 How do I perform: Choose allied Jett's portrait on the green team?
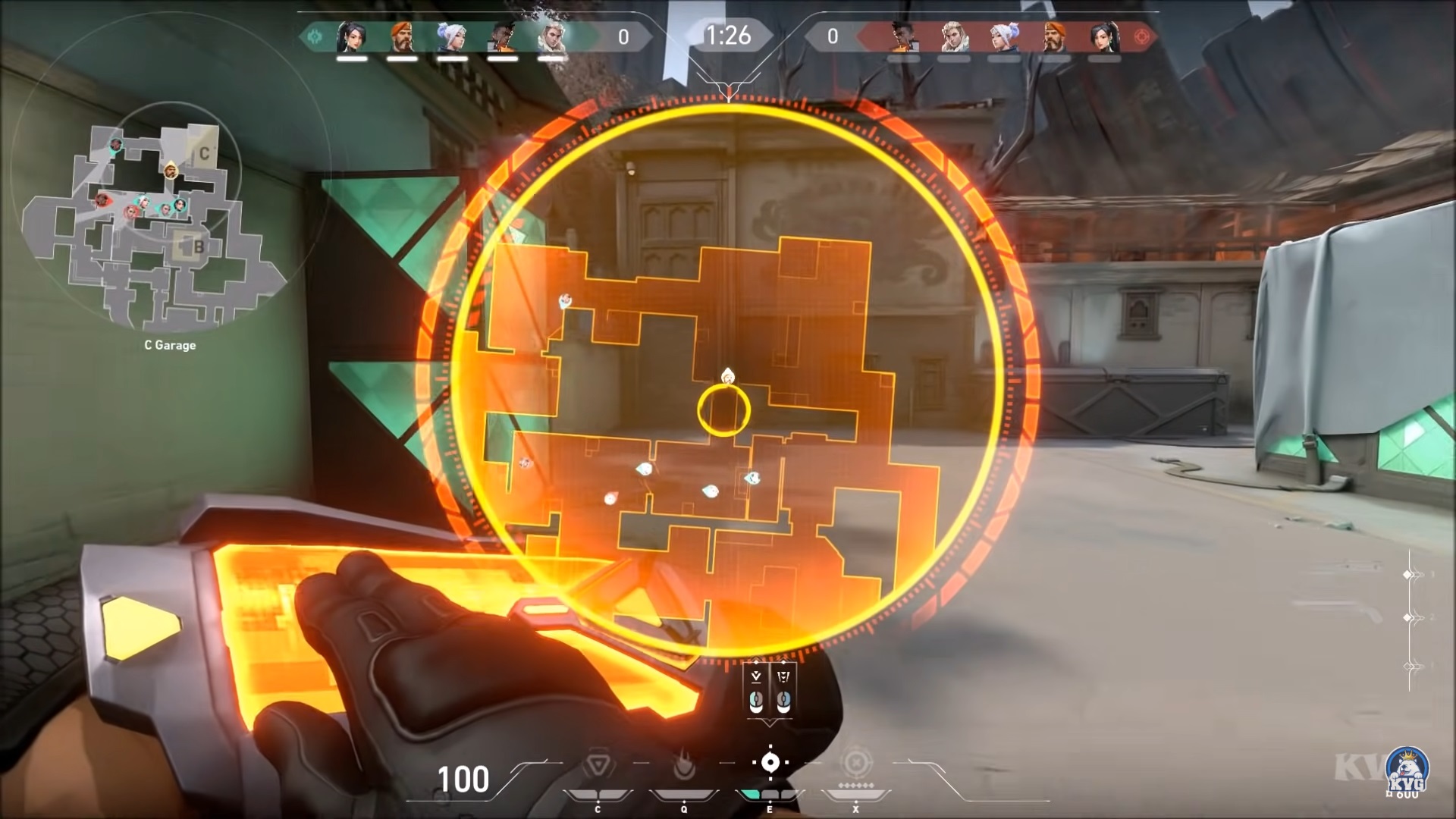click(x=452, y=36)
